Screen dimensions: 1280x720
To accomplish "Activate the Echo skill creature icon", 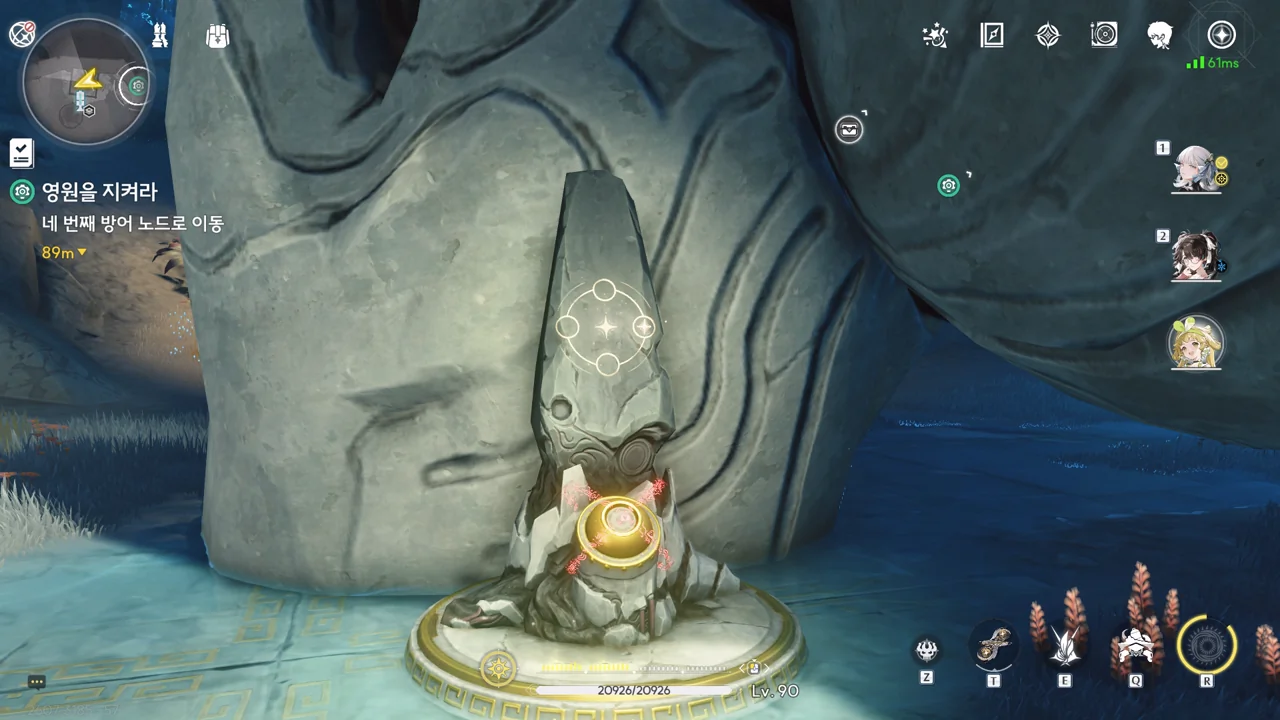I will [1136, 646].
